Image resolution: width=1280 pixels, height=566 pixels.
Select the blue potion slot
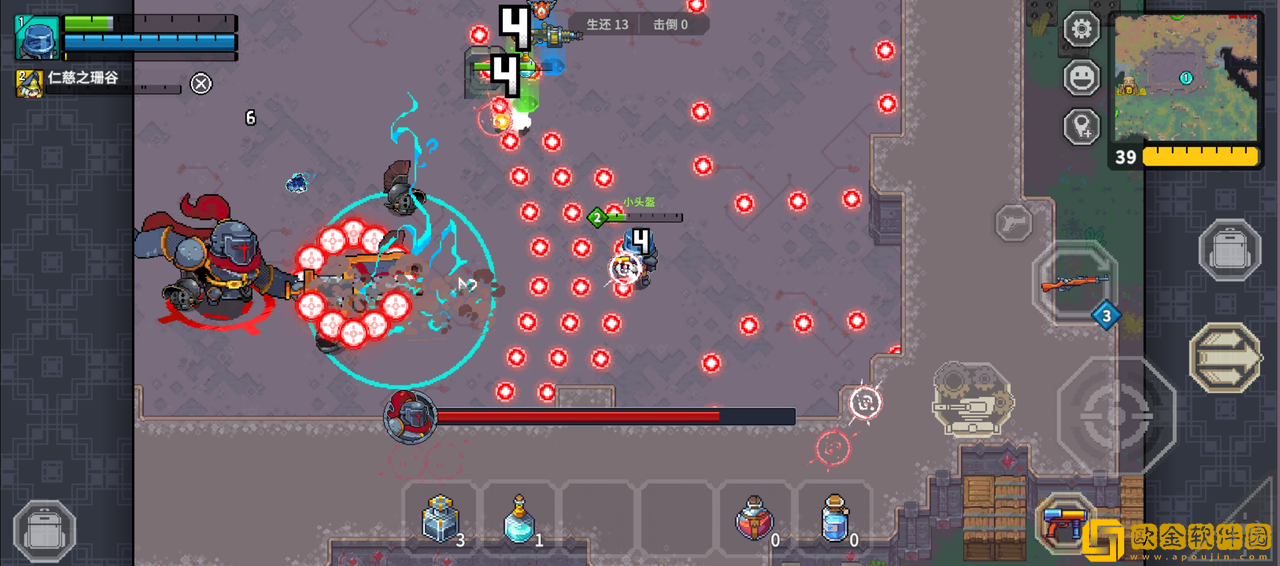834,519
